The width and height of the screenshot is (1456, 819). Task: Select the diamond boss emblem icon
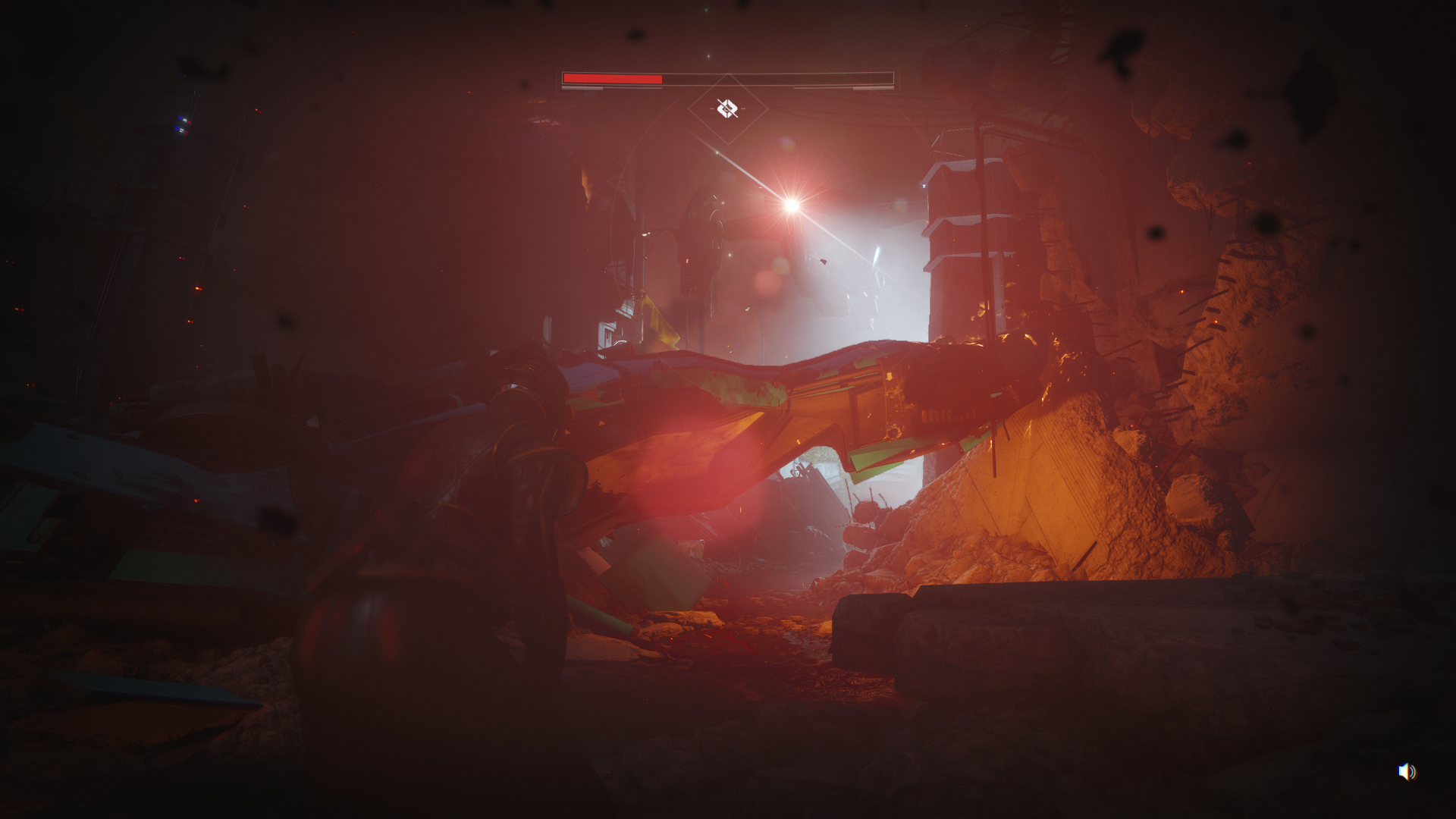coord(727,108)
